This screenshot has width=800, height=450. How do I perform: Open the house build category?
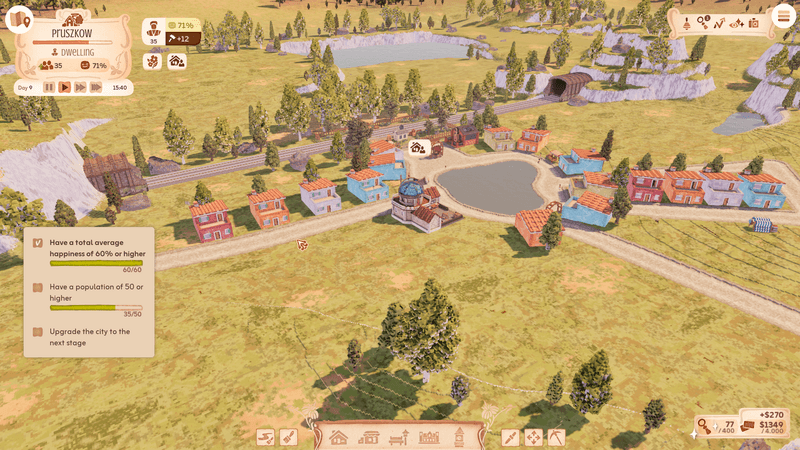338,437
